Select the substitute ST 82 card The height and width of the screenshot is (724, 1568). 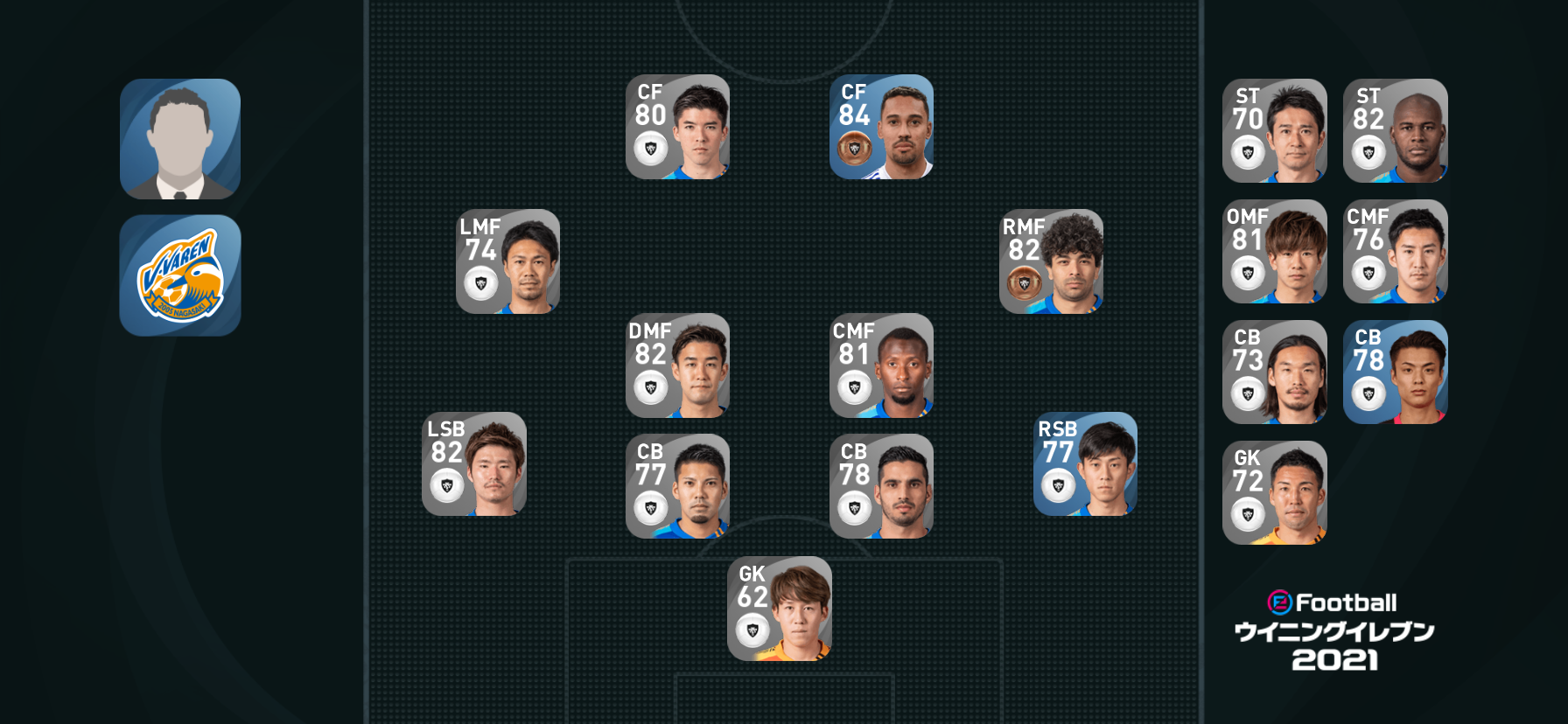point(1395,131)
